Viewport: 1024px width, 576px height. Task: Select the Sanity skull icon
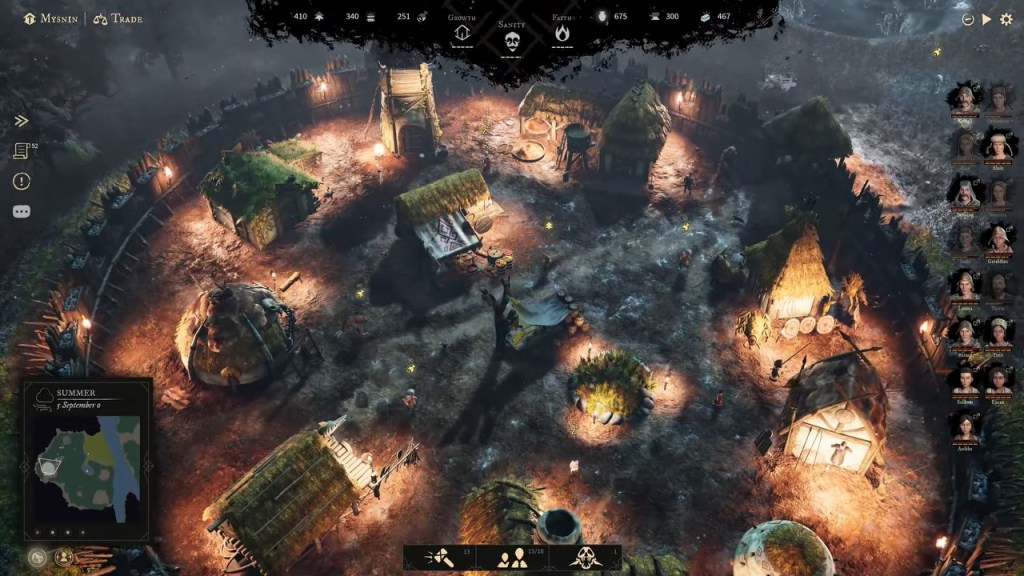[512, 40]
